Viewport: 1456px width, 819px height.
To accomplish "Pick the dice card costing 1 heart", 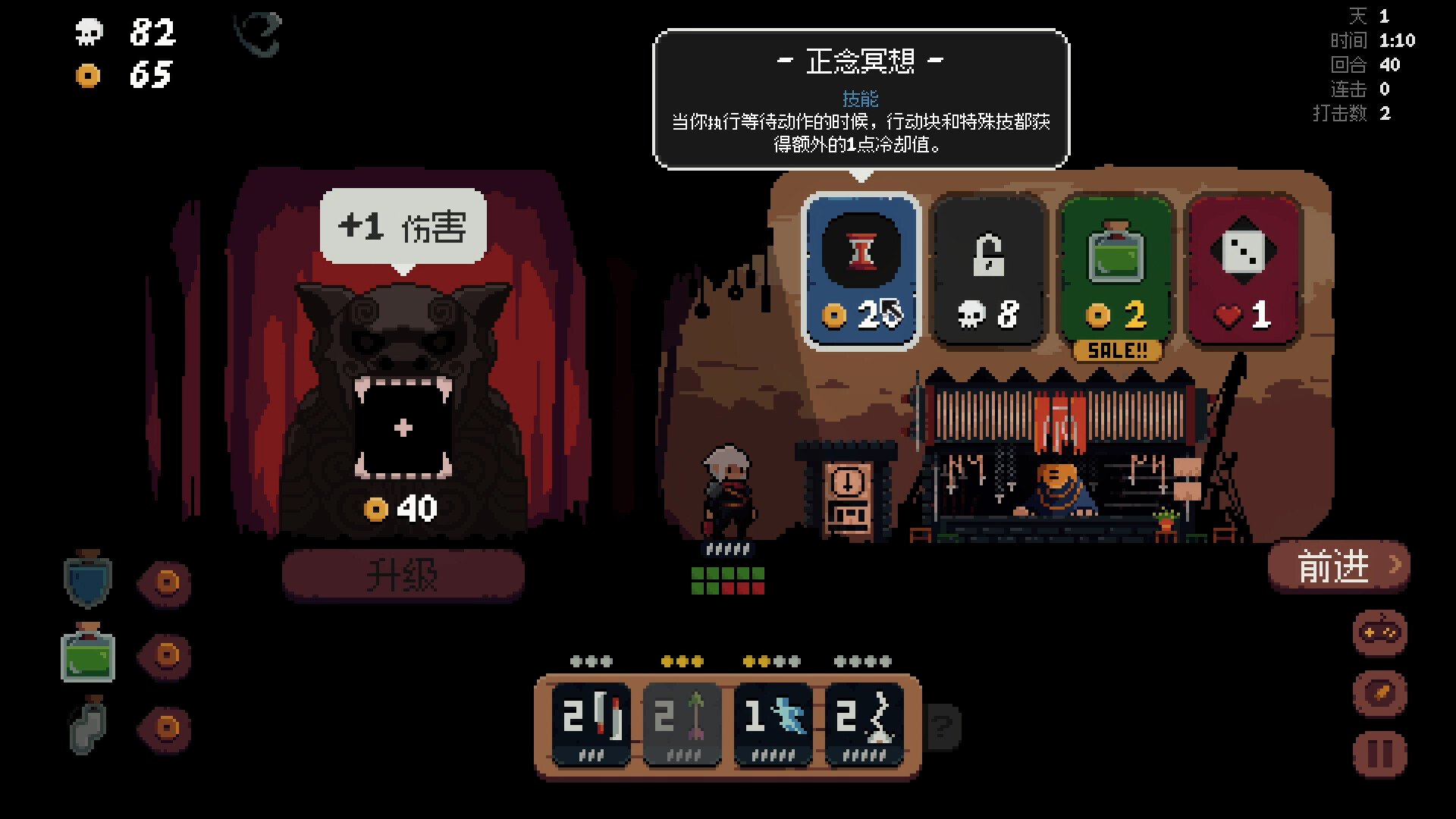I will pyautogui.click(x=1242, y=269).
